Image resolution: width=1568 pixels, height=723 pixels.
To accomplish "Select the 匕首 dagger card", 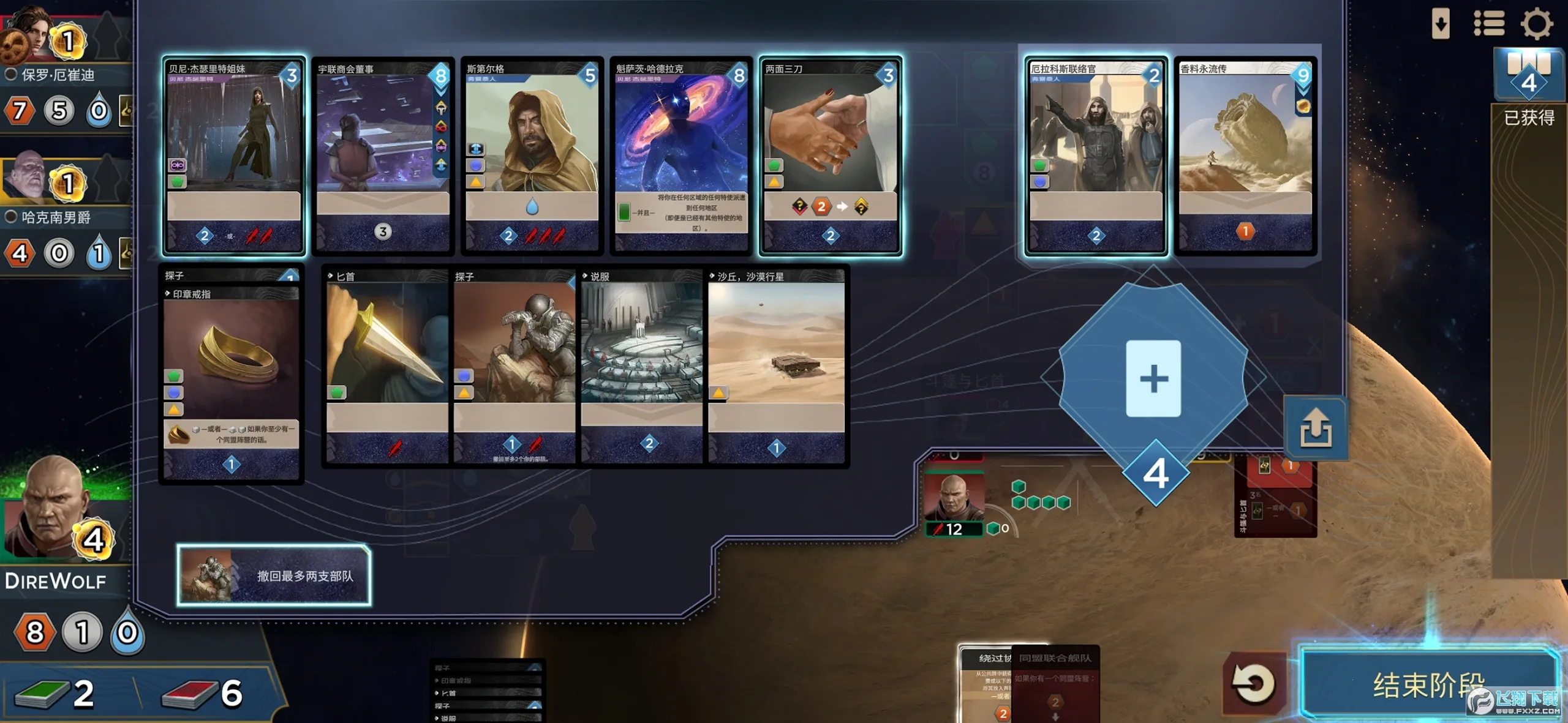I will tap(387, 367).
